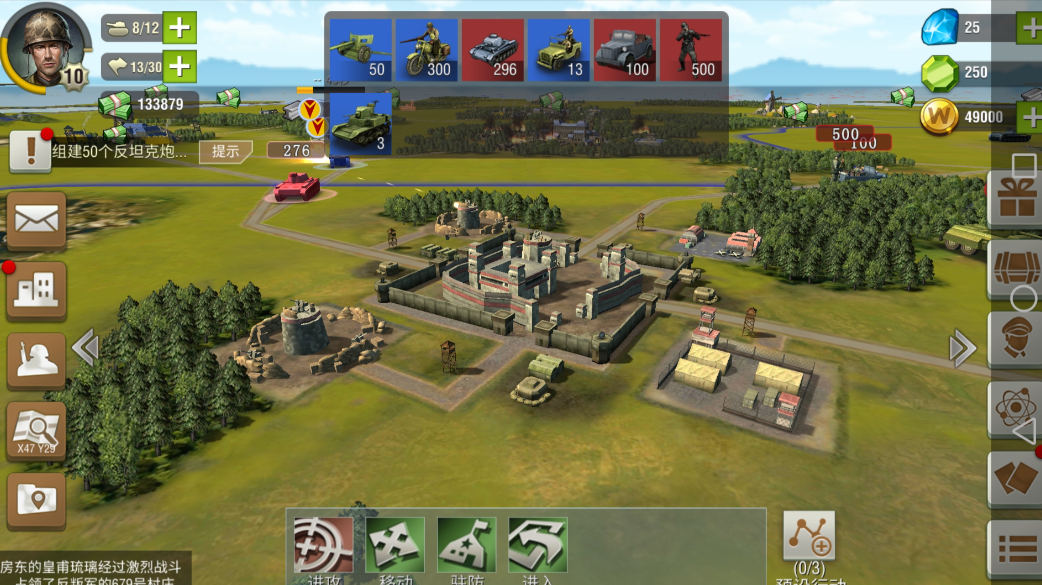The height and width of the screenshot is (585, 1042).
Task: Open the commander portrait profile
Action: (x=44, y=42)
